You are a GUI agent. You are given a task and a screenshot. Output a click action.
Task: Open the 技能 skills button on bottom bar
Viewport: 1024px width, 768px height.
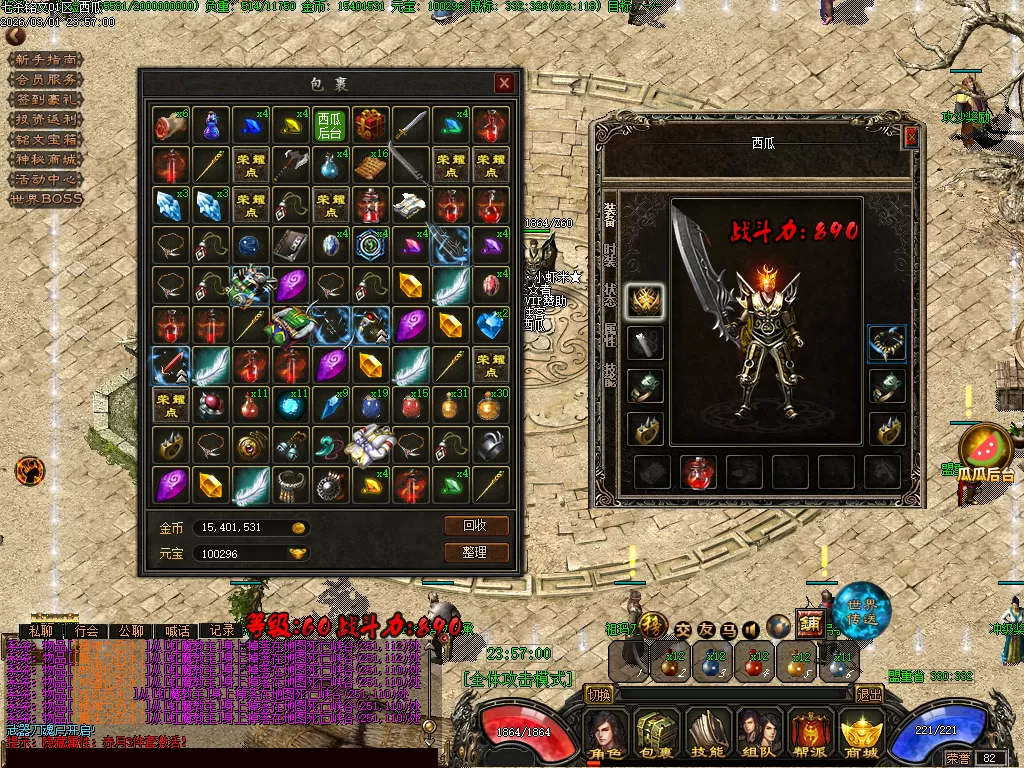(708, 735)
